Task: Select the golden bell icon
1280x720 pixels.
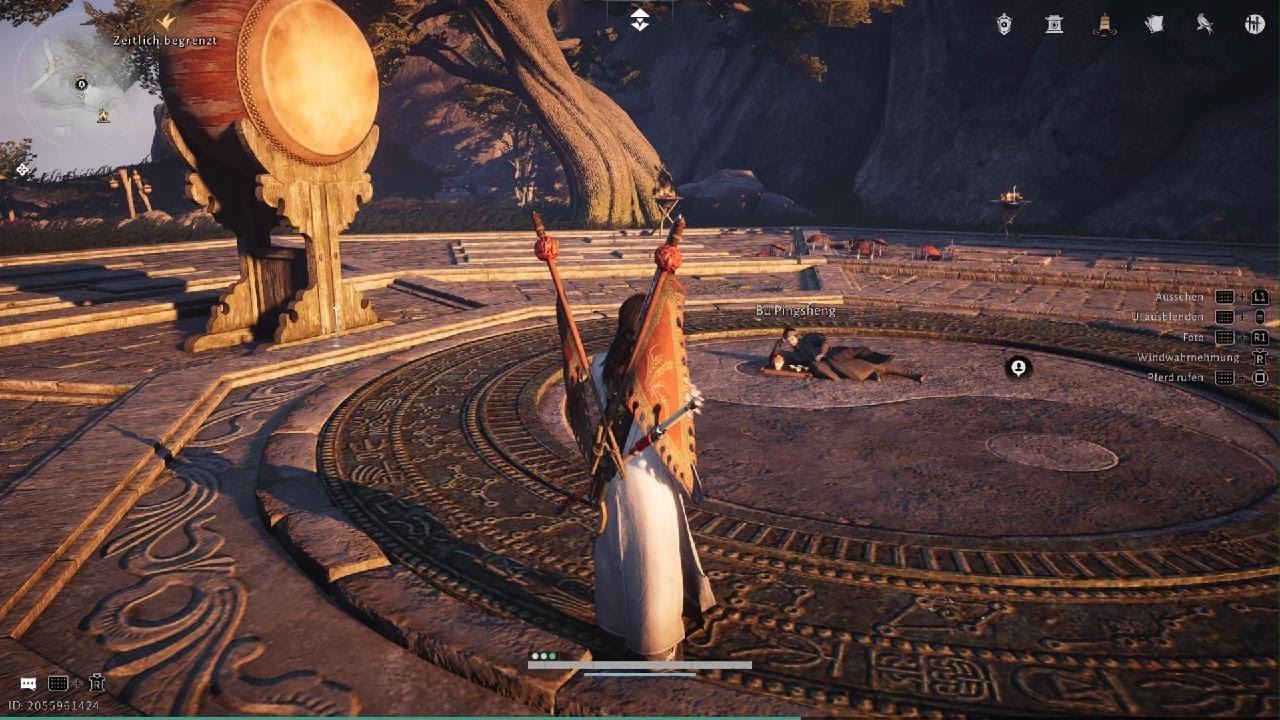Action: pyautogui.click(x=1104, y=24)
